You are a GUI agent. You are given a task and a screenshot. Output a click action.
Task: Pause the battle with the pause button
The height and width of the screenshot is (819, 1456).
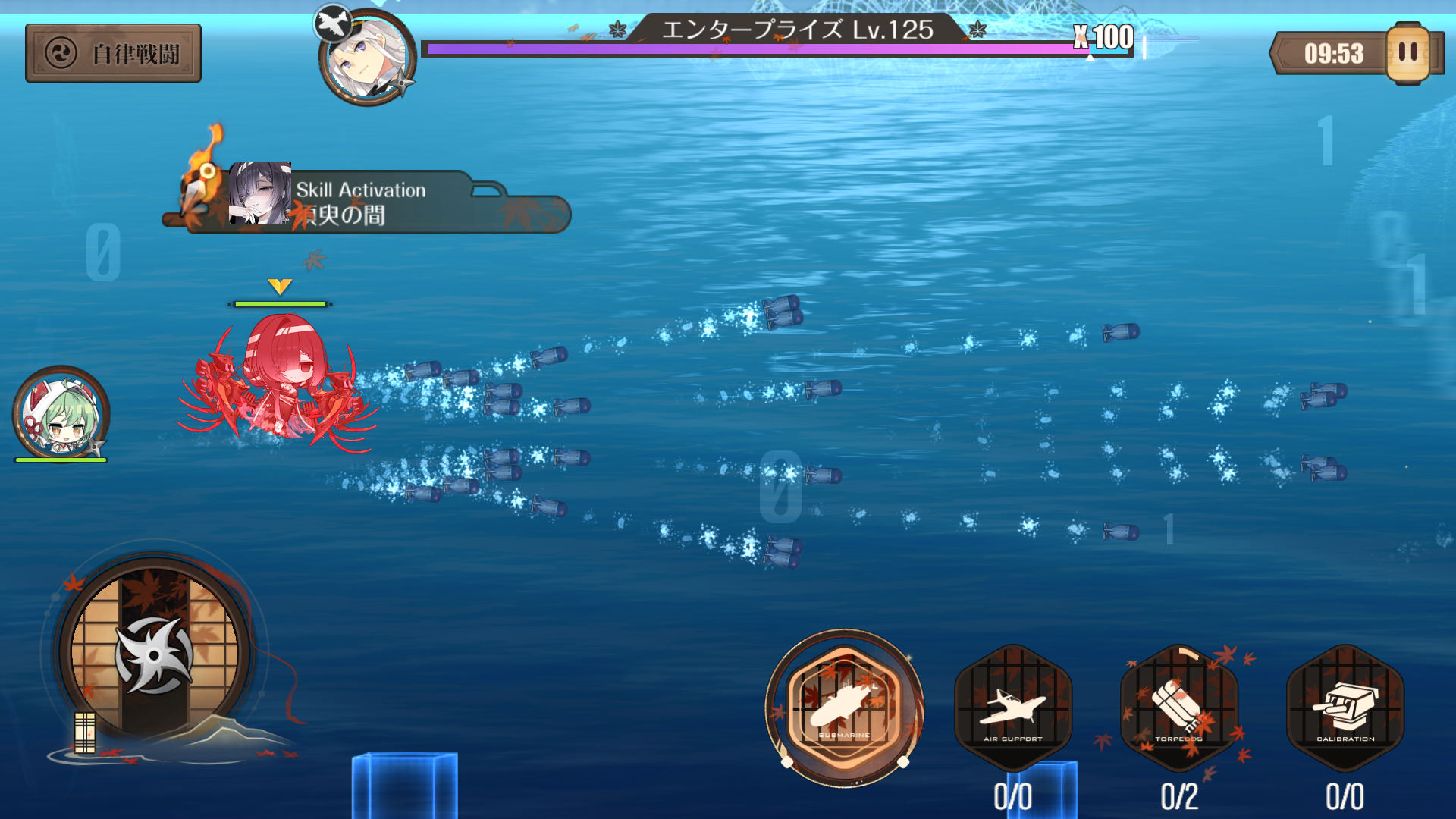point(1407,52)
